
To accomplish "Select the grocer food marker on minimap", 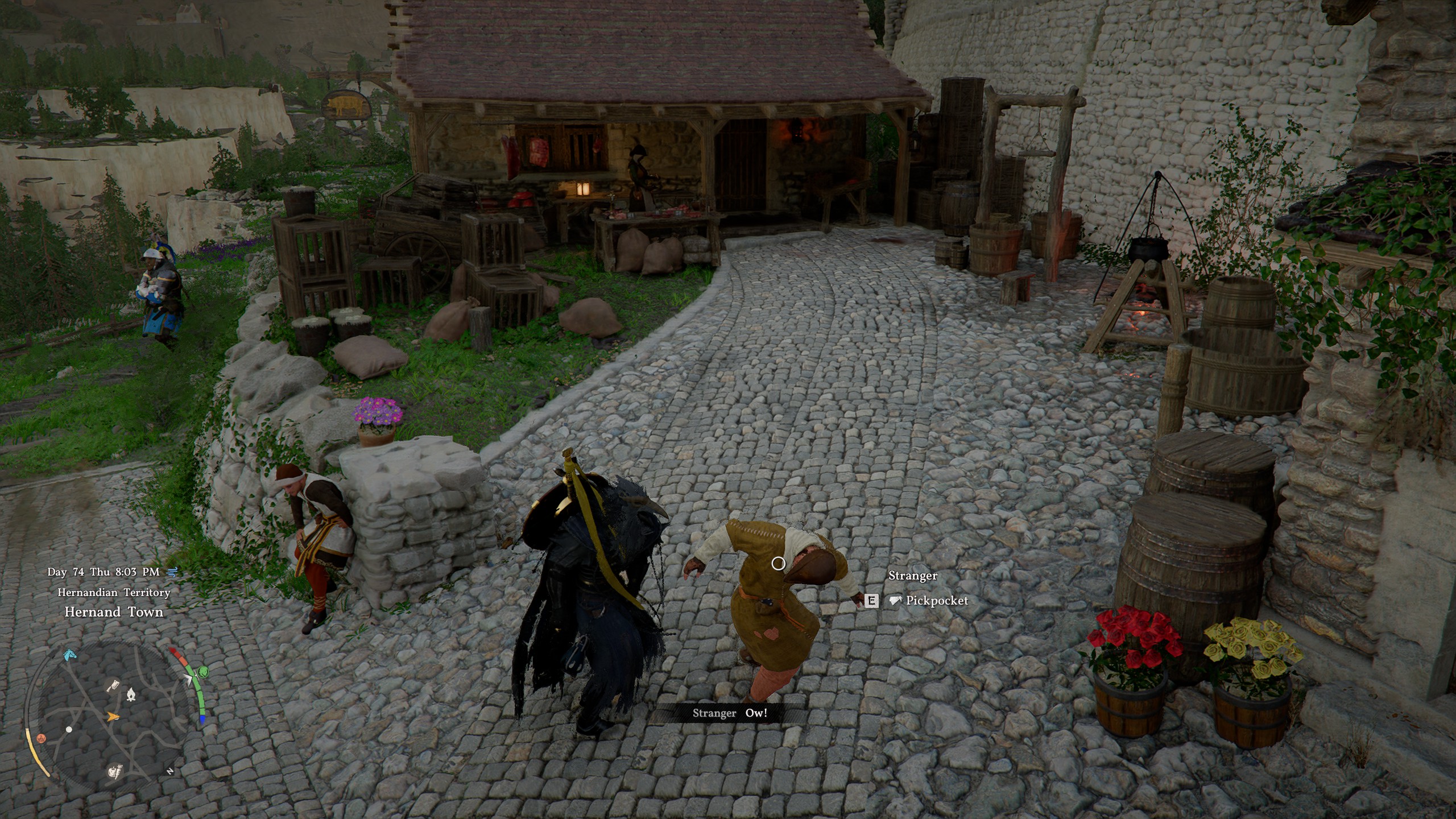I will (x=114, y=772).
